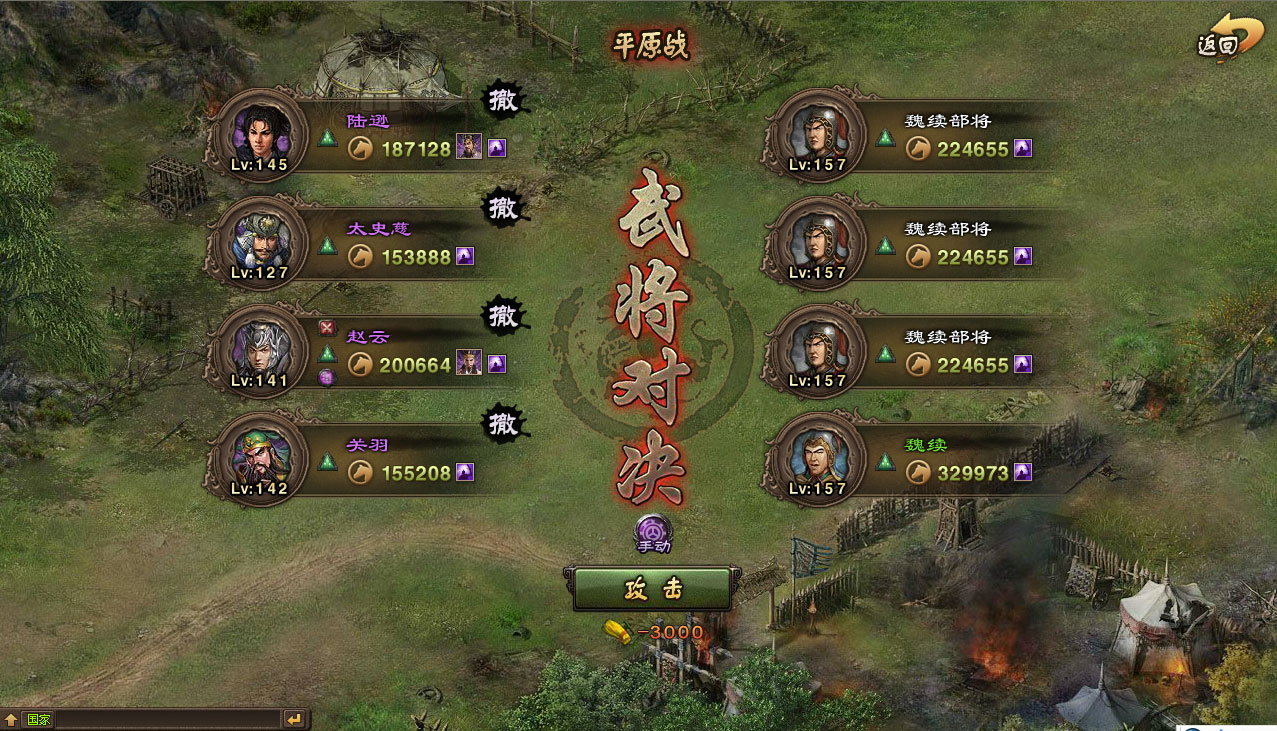Image resolution: width=1277 pixels, height=731 pixels.
Task: Open the 国家 chat channel selector
Action: 38,719
